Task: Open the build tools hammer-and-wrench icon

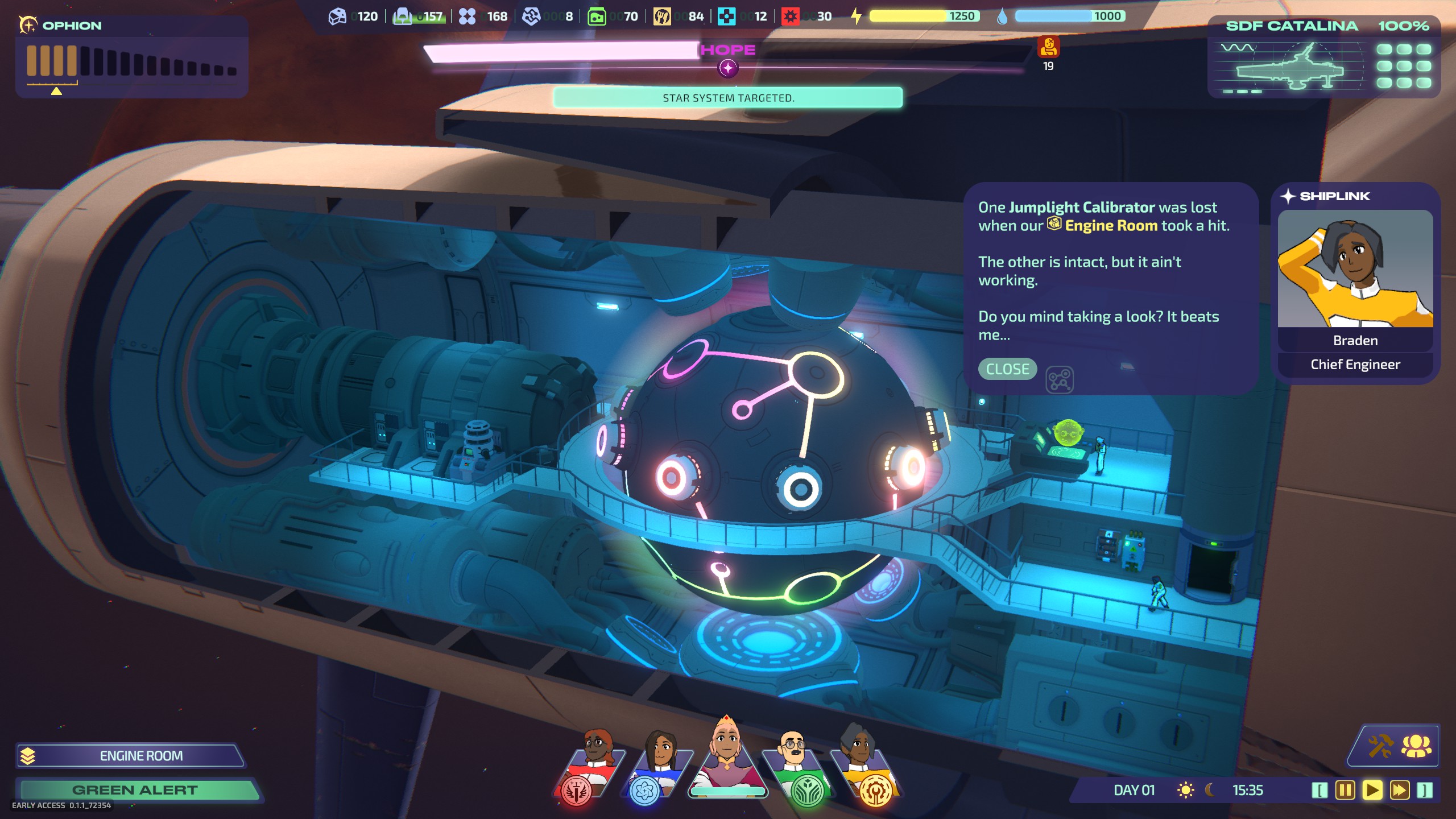Action: tap(1380, 746)
